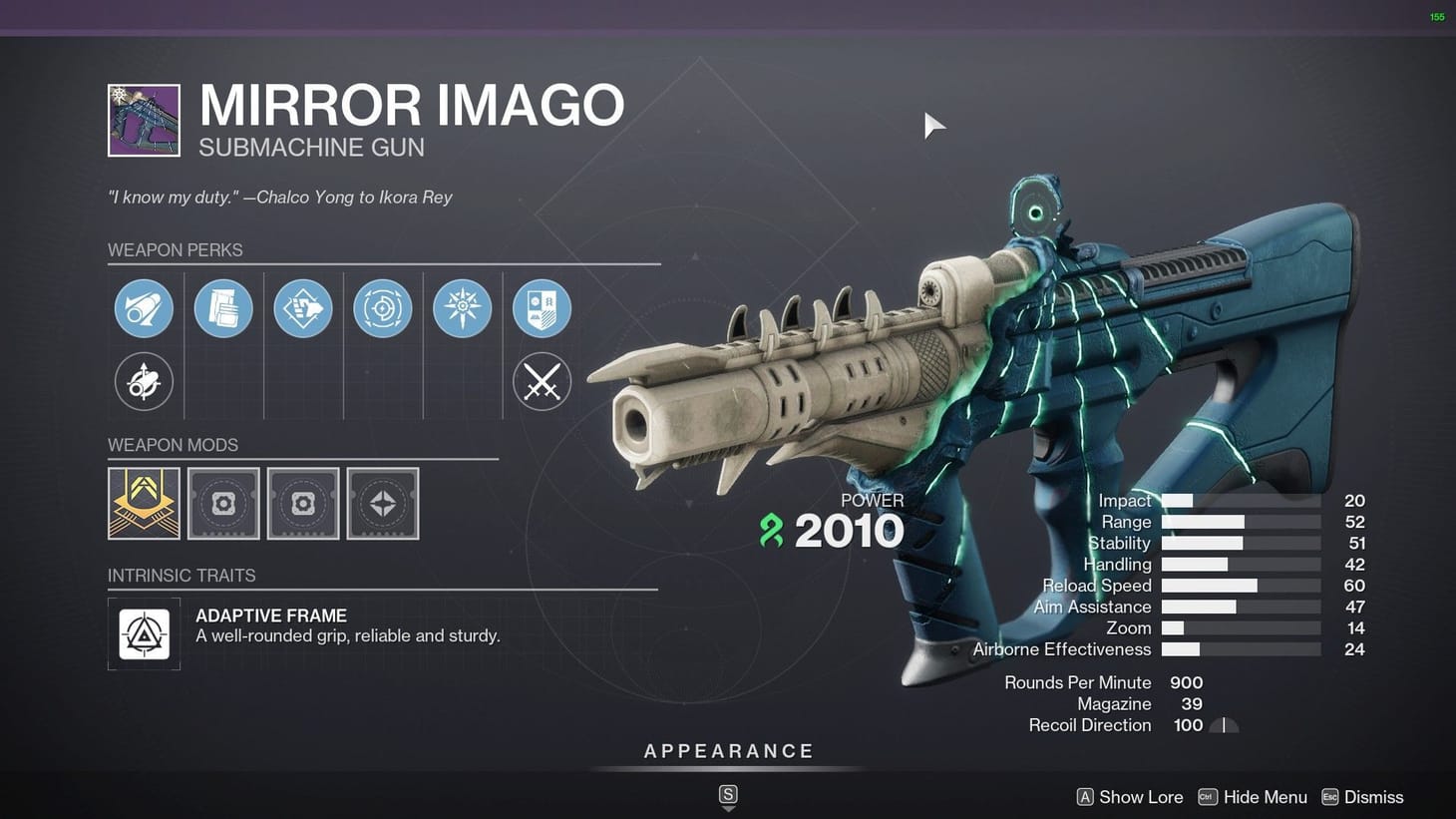Toggle the crossed-swords kill tracker
1456x819 pixels.
542,381
